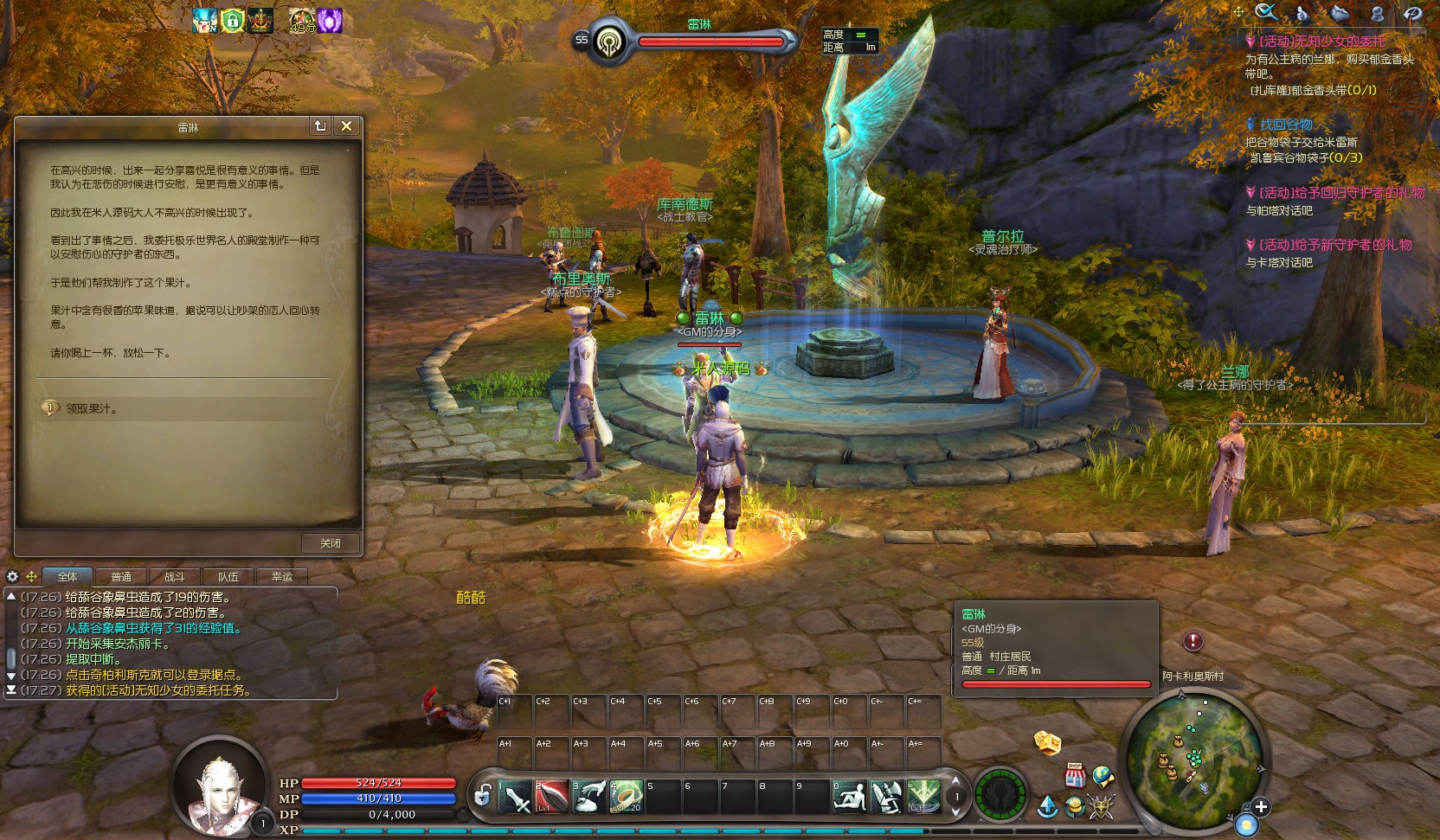The image size is (1440, 840).
Task: Click the minimap zoom-in plus button
Action: pyautogui.click(x=1261, y=807)
